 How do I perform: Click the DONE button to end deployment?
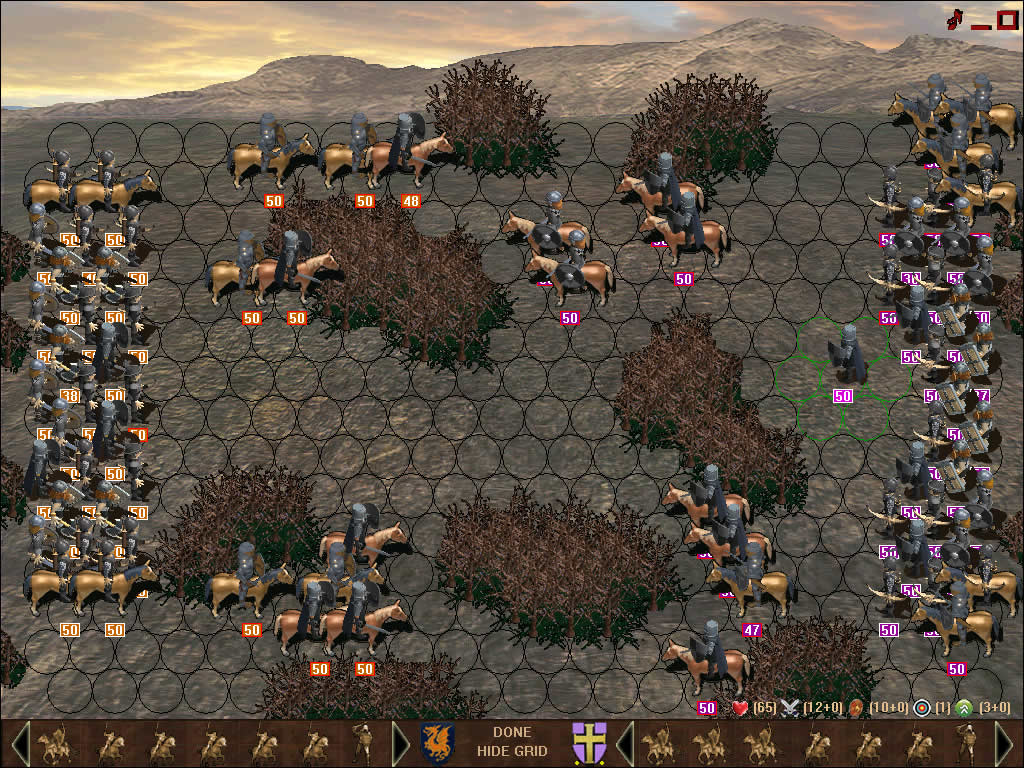click(511, 732)
